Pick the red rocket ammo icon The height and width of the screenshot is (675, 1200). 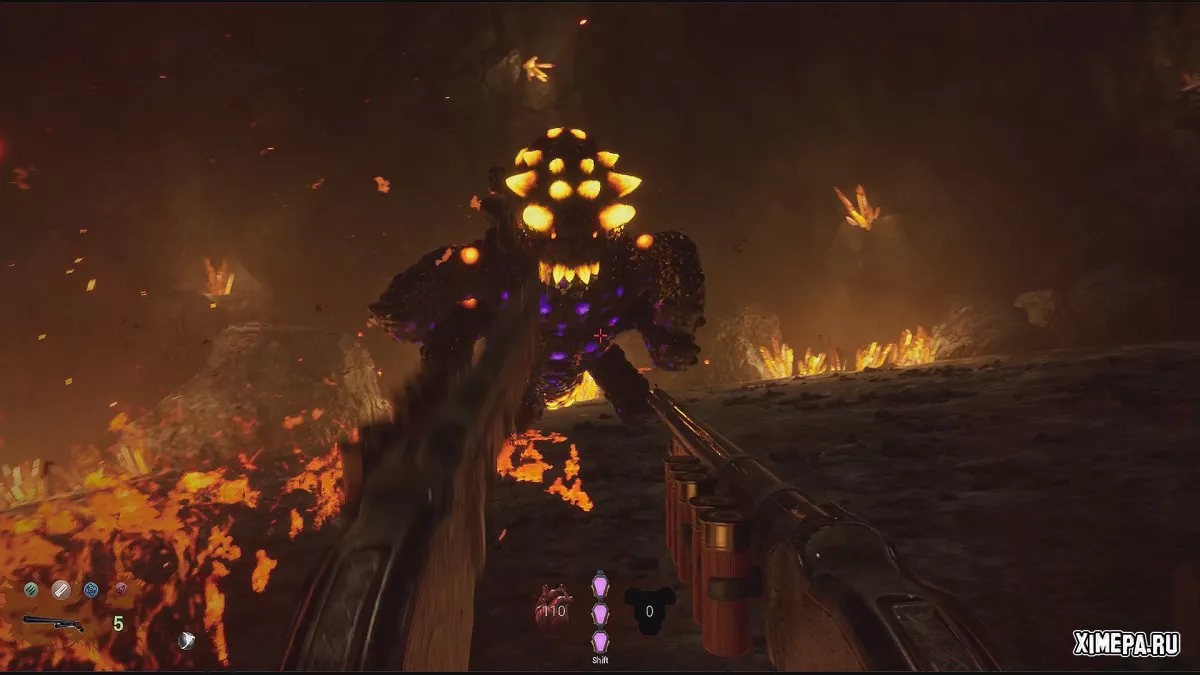tap(121, 589)
